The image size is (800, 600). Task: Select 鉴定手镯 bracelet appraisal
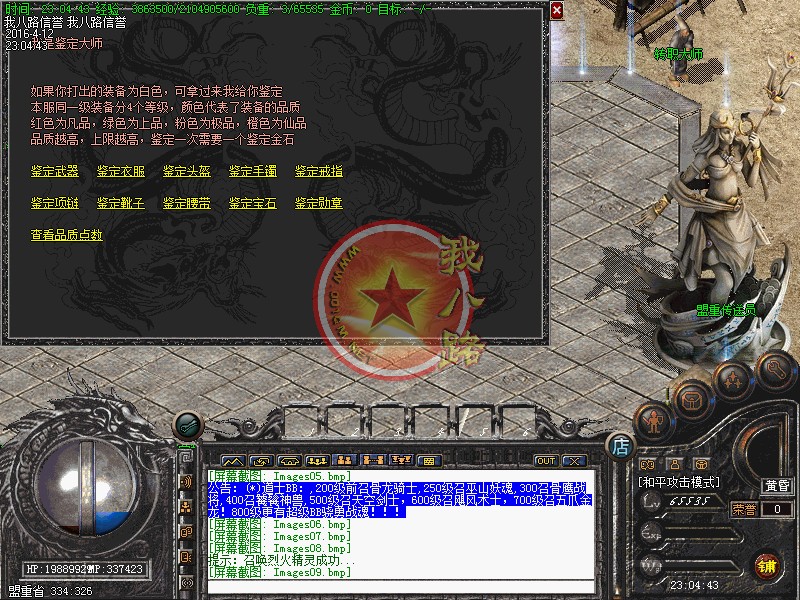click(x=252, y=171)
